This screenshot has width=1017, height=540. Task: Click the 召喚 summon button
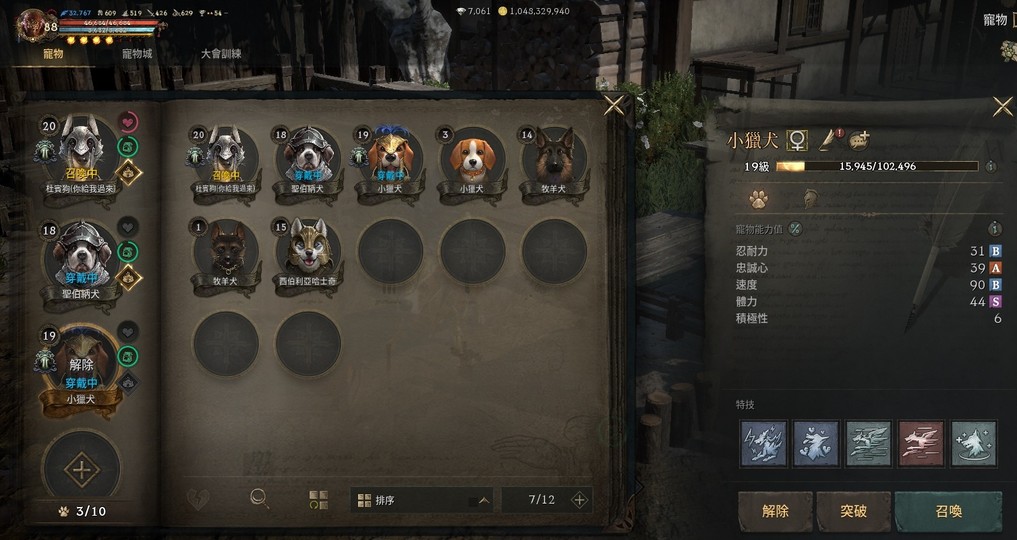(948, 511)
